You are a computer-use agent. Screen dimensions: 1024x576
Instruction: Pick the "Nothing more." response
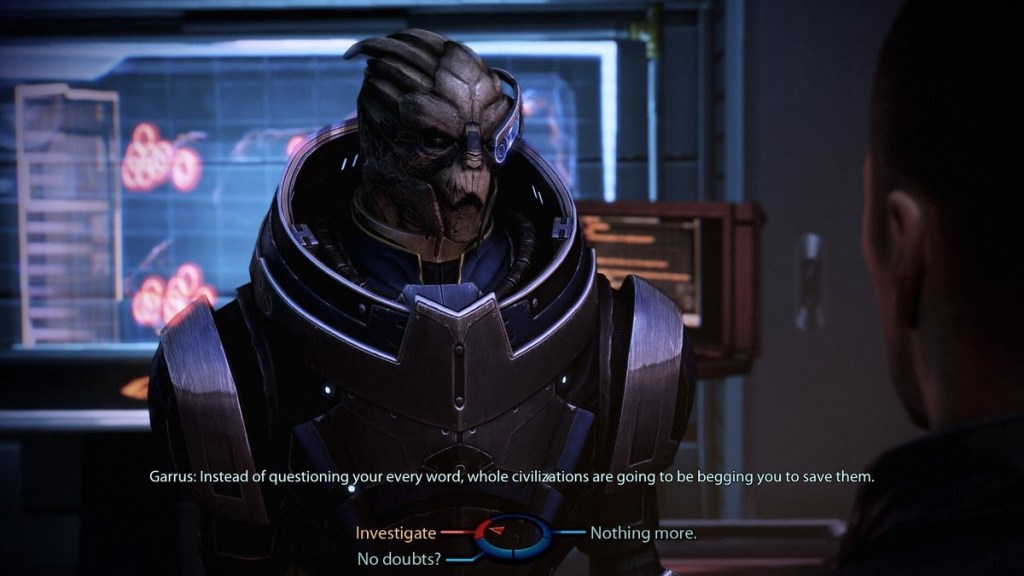(643, 533)
